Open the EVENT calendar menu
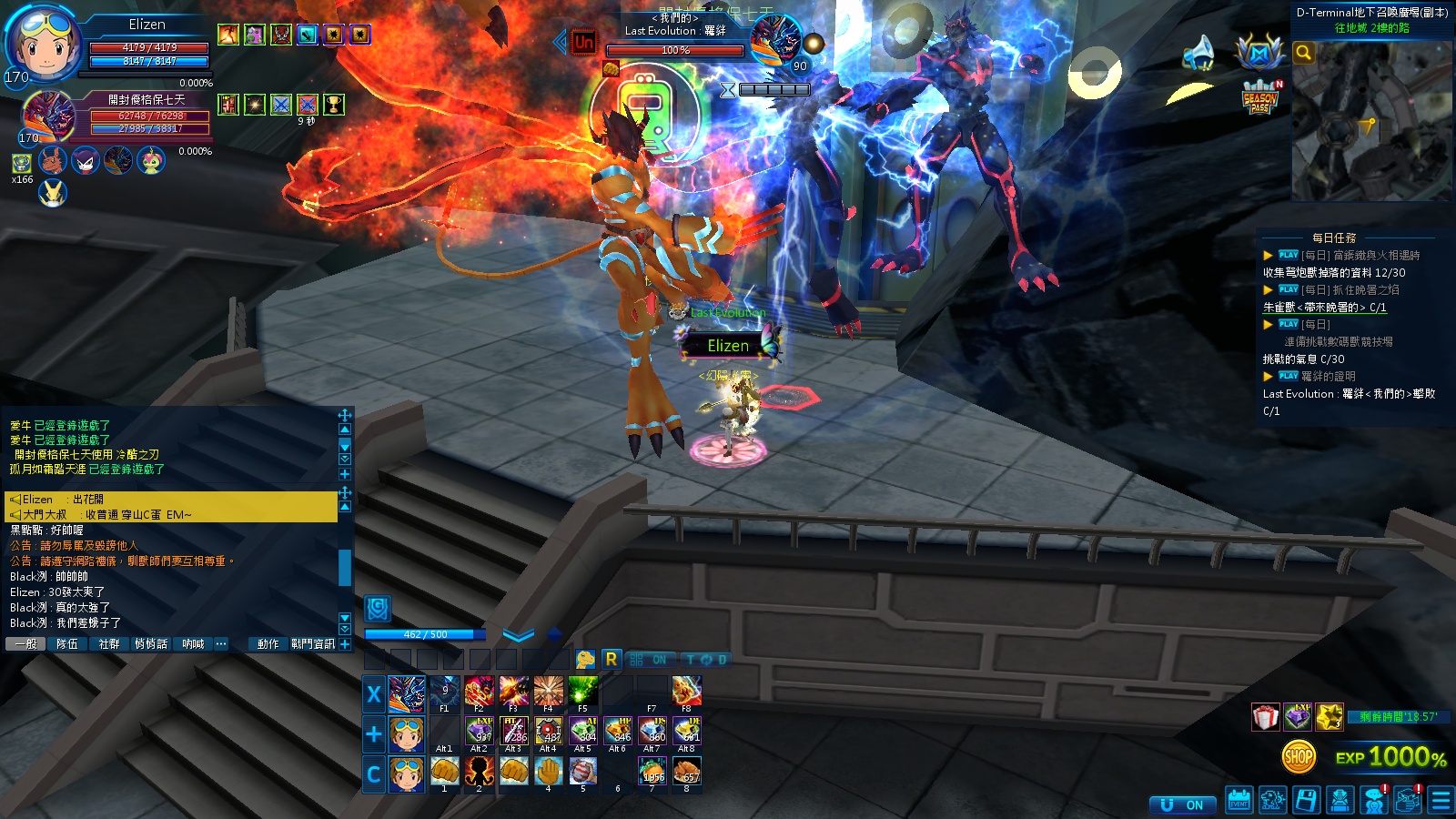The height and width of the screenshot is (819, 1456). coord(1239,800)
